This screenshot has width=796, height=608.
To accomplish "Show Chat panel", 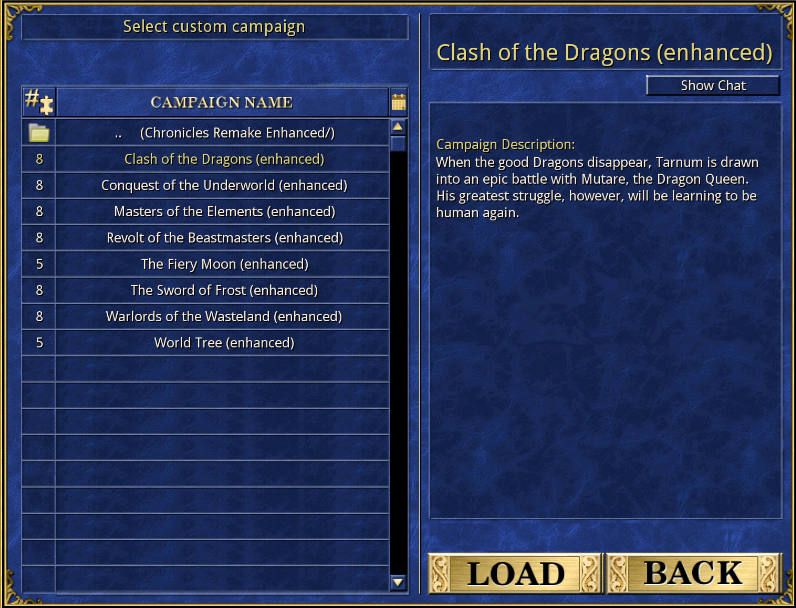I will click(712, 86).
